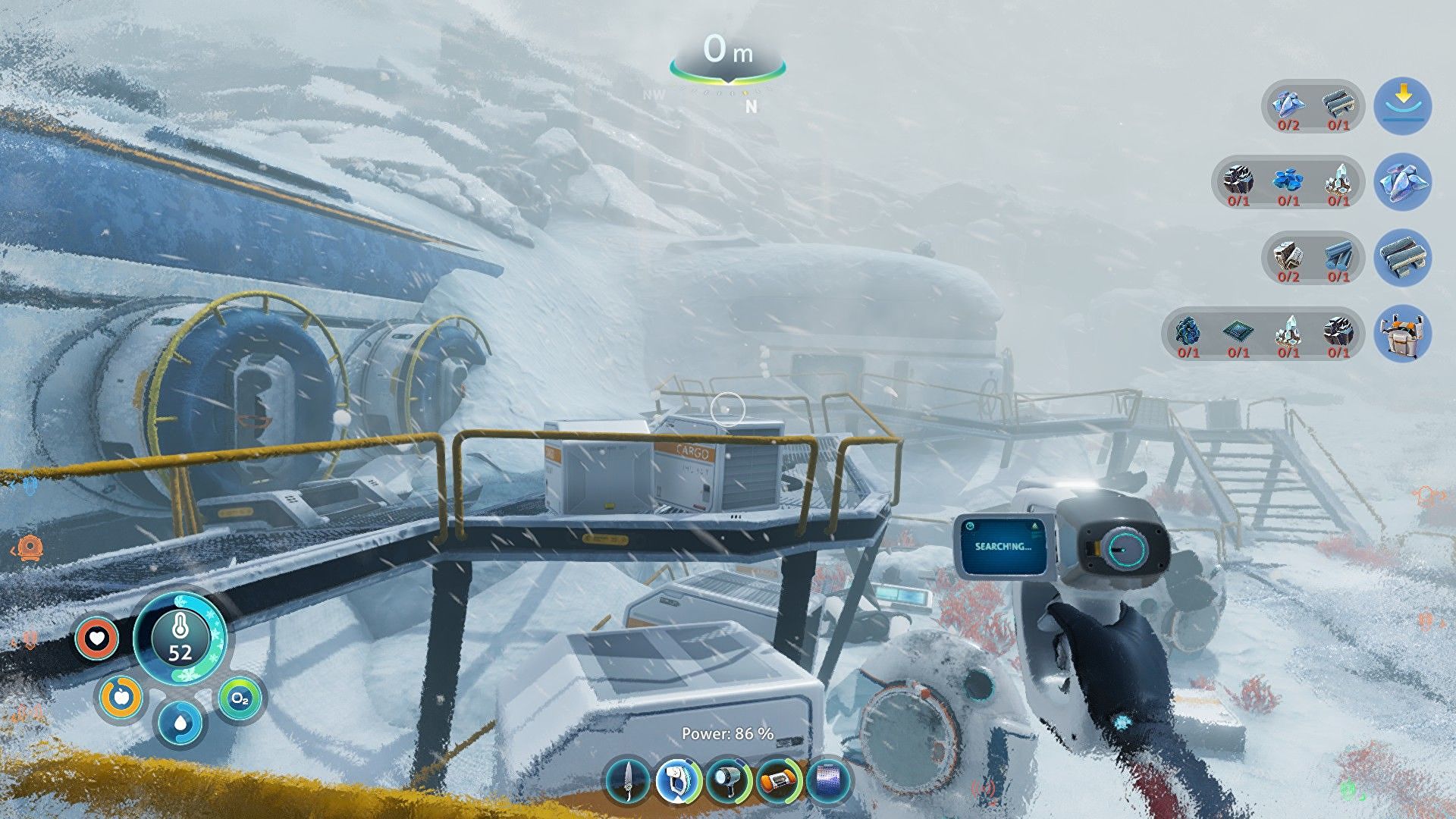The height and width of the screenshot is (819, 1456).
Task: Open the pinned white-and-orange machine recipe
Action: [1402, 334]
